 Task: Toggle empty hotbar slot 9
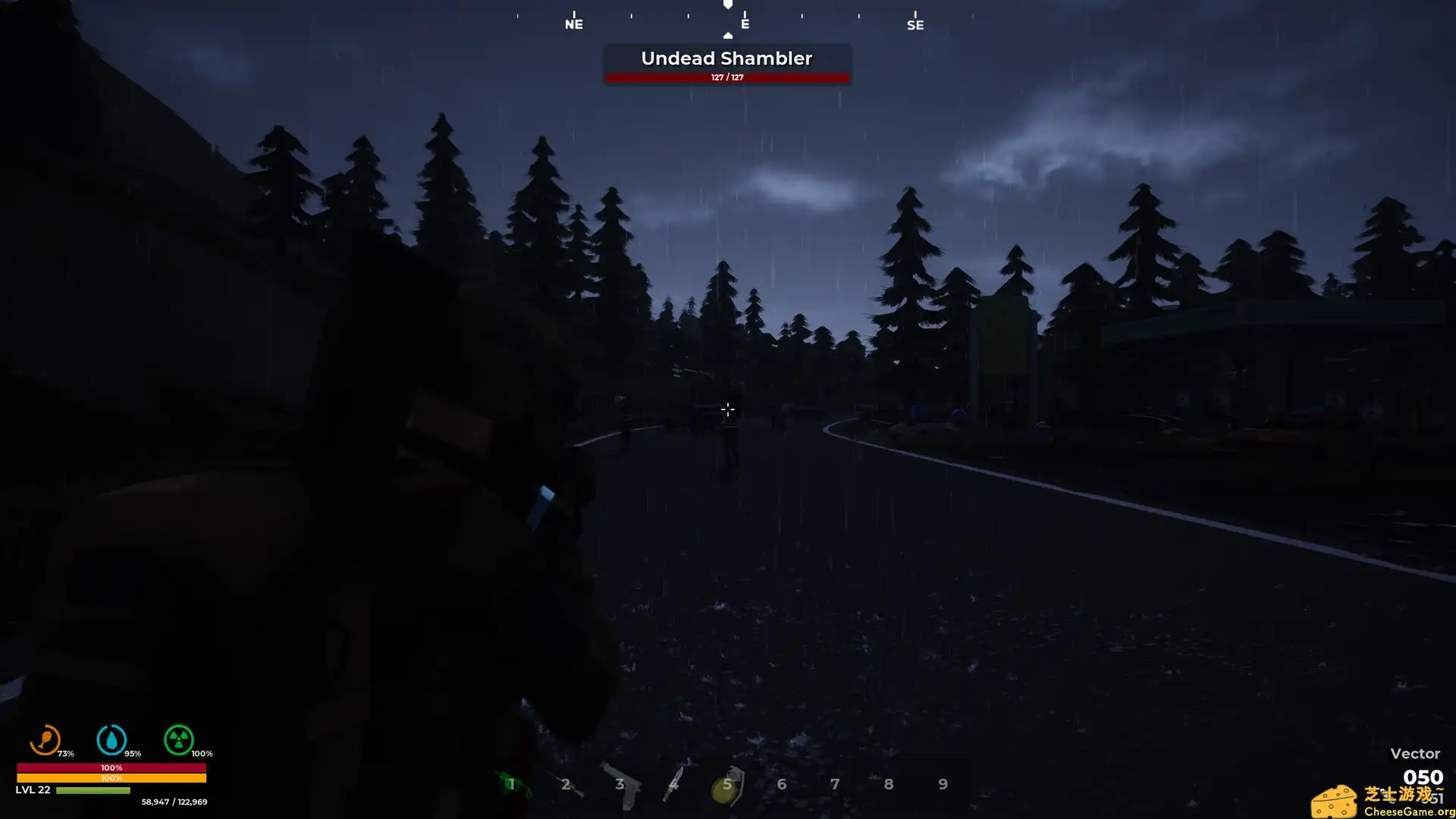[943, 783]
